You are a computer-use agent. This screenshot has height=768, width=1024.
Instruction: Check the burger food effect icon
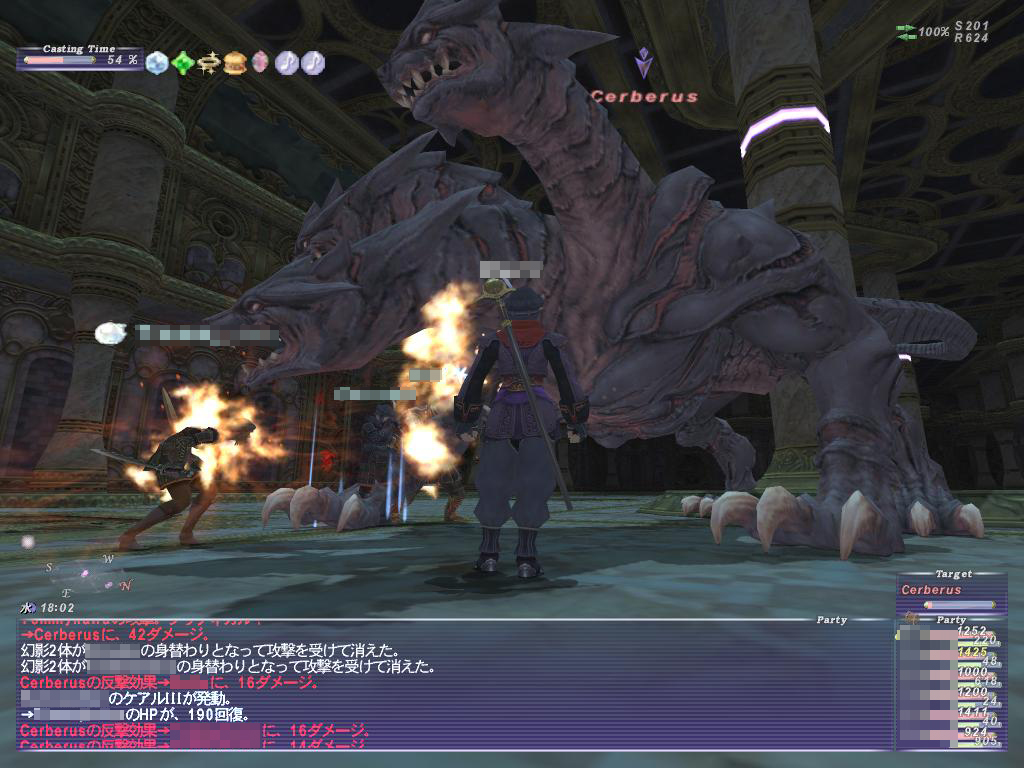click(x=235, y=62)
